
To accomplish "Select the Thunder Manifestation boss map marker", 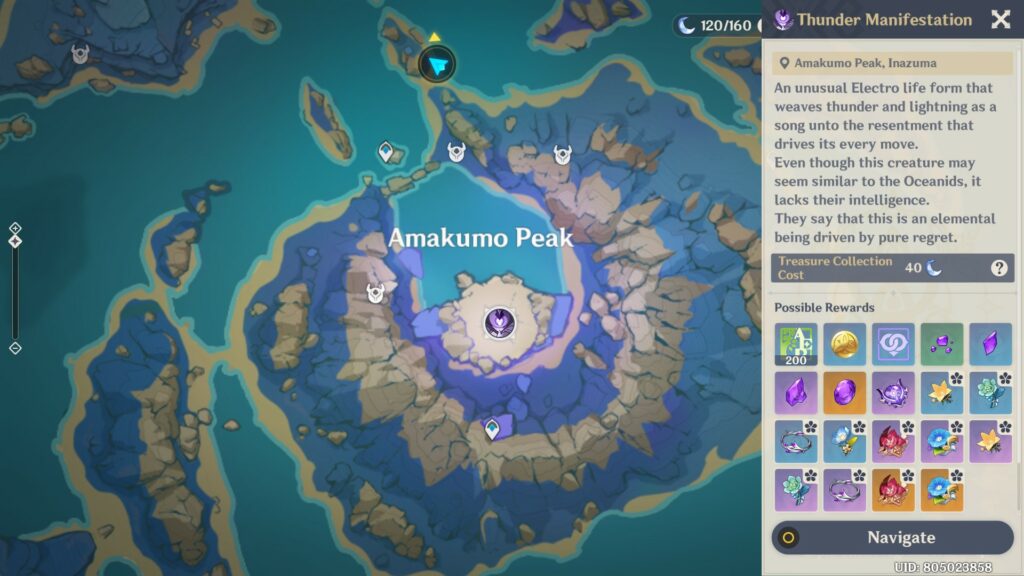I will 498,322.
